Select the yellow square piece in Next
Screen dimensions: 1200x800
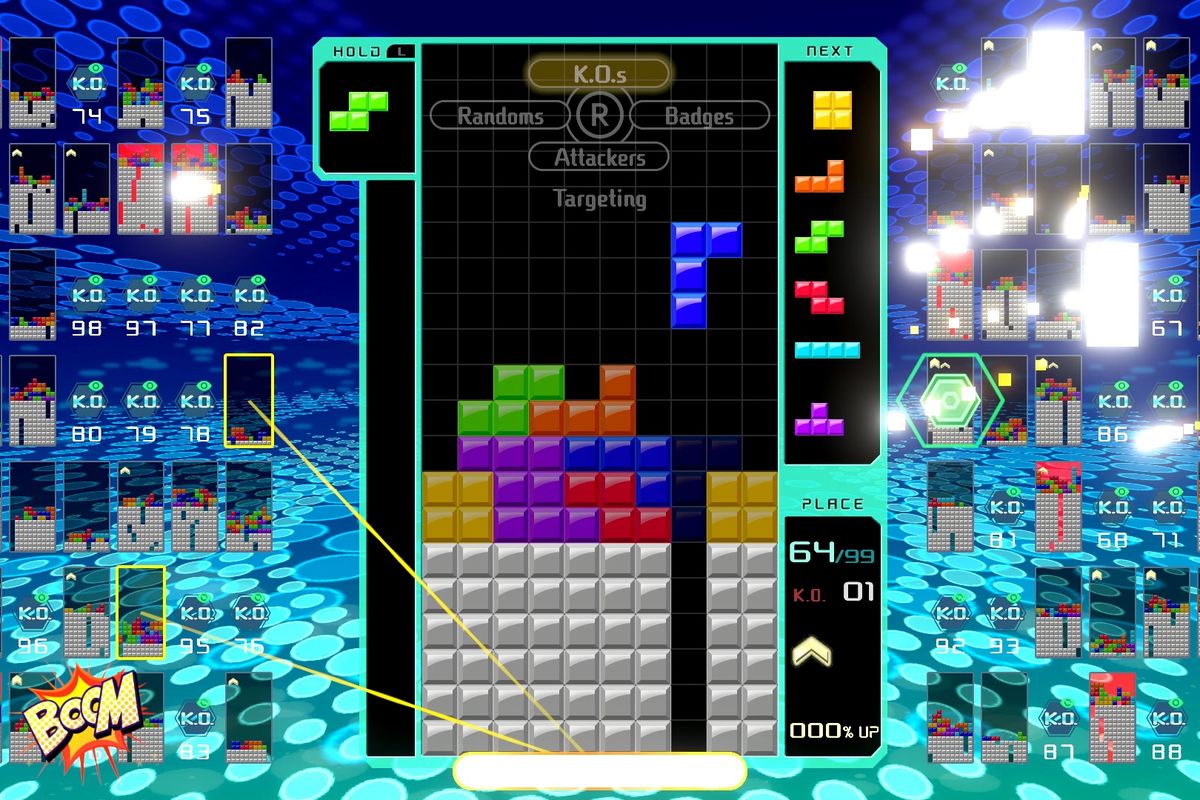point(831,110)
